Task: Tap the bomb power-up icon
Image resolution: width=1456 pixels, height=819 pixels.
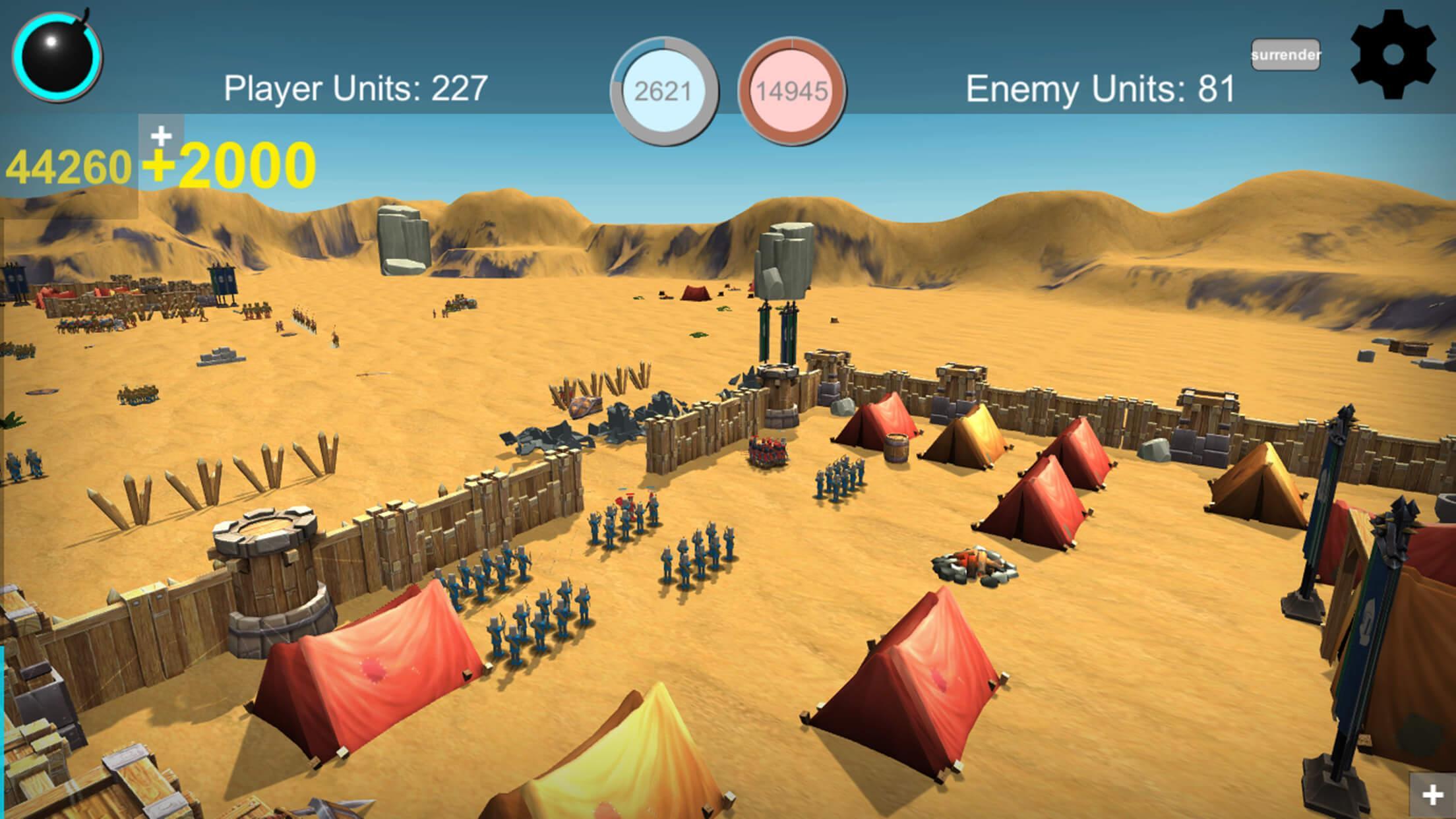Action: pos(58,58)
